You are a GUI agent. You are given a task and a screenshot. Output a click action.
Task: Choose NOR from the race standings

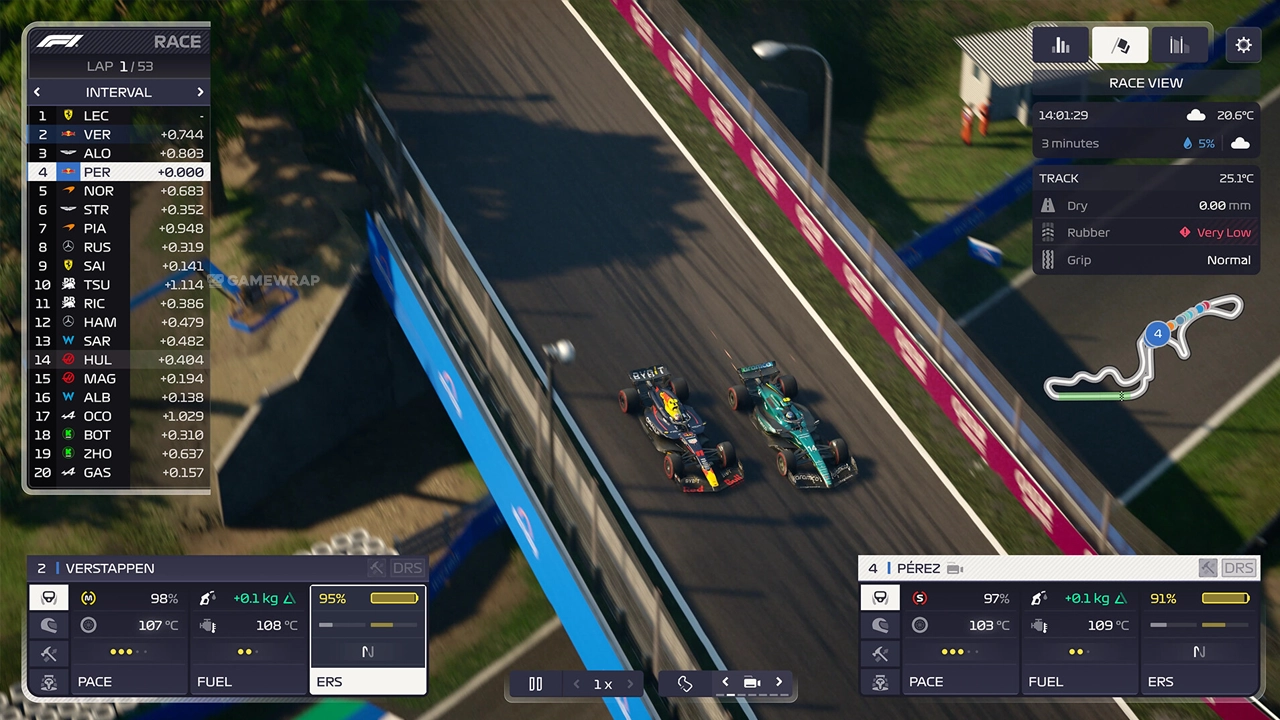pos(118,191)
